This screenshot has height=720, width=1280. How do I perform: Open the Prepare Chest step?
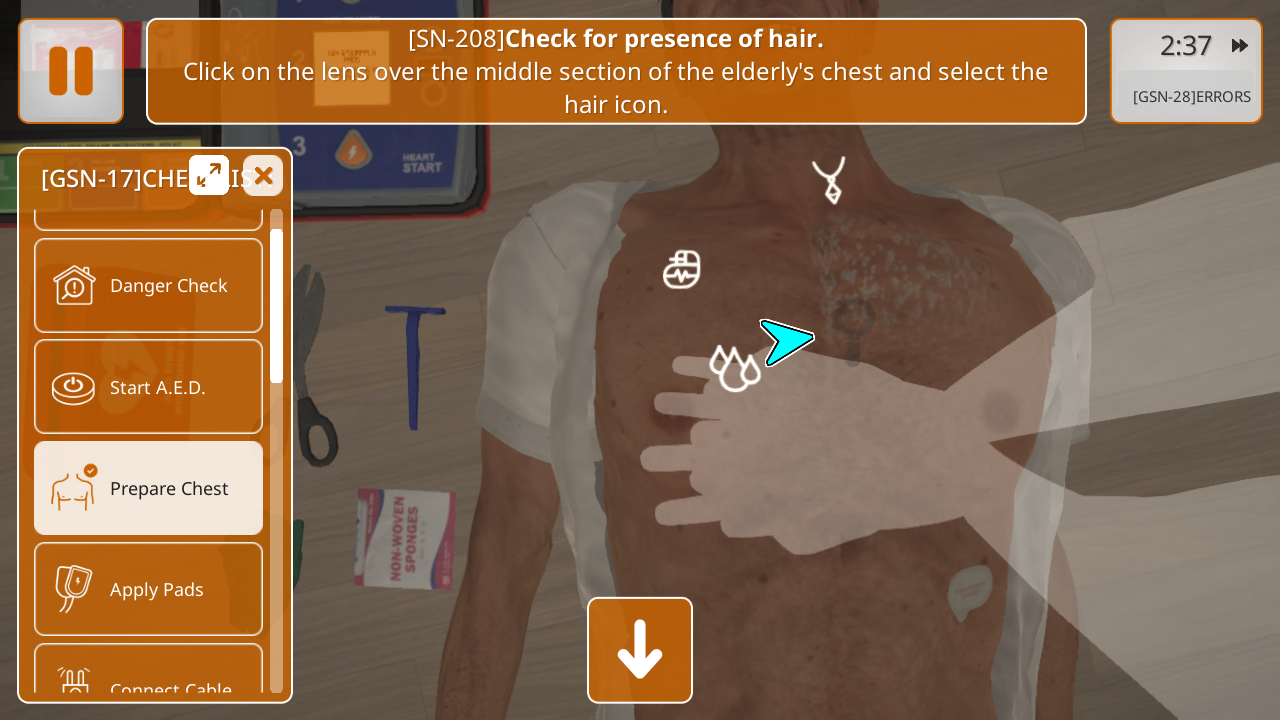click(x=149, y=488)
